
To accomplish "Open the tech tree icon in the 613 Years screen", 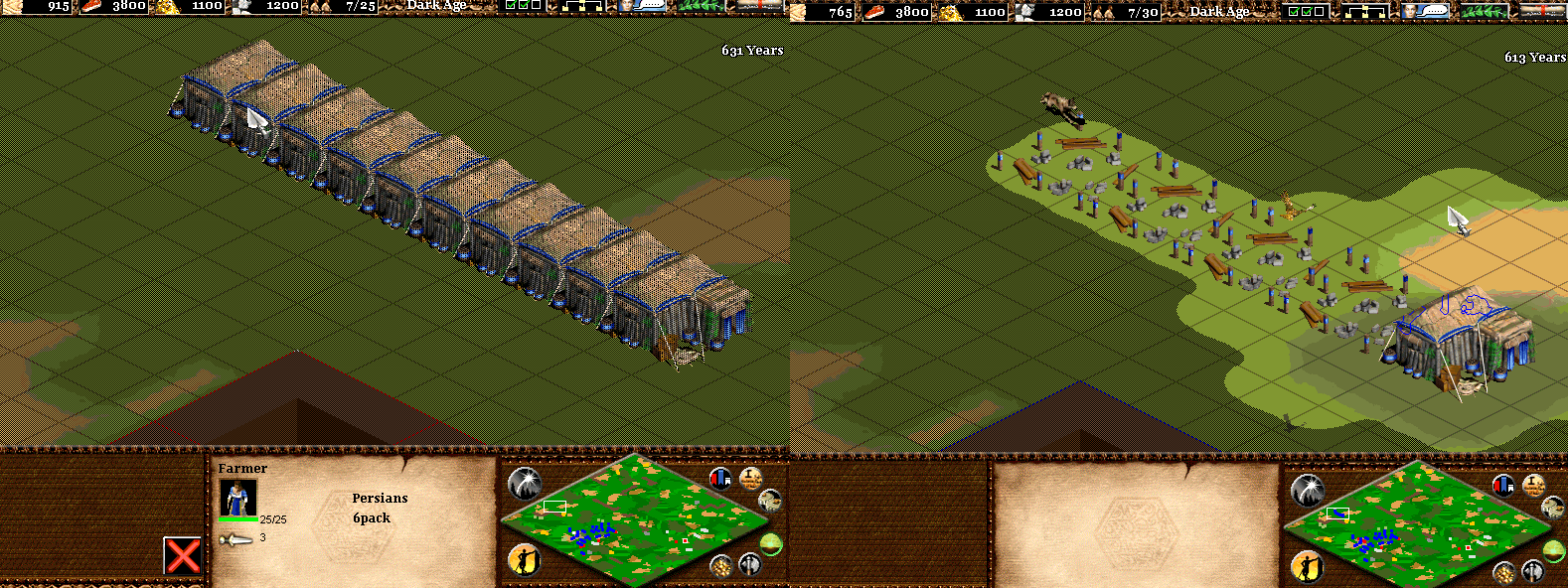I will coord(1364,12).
